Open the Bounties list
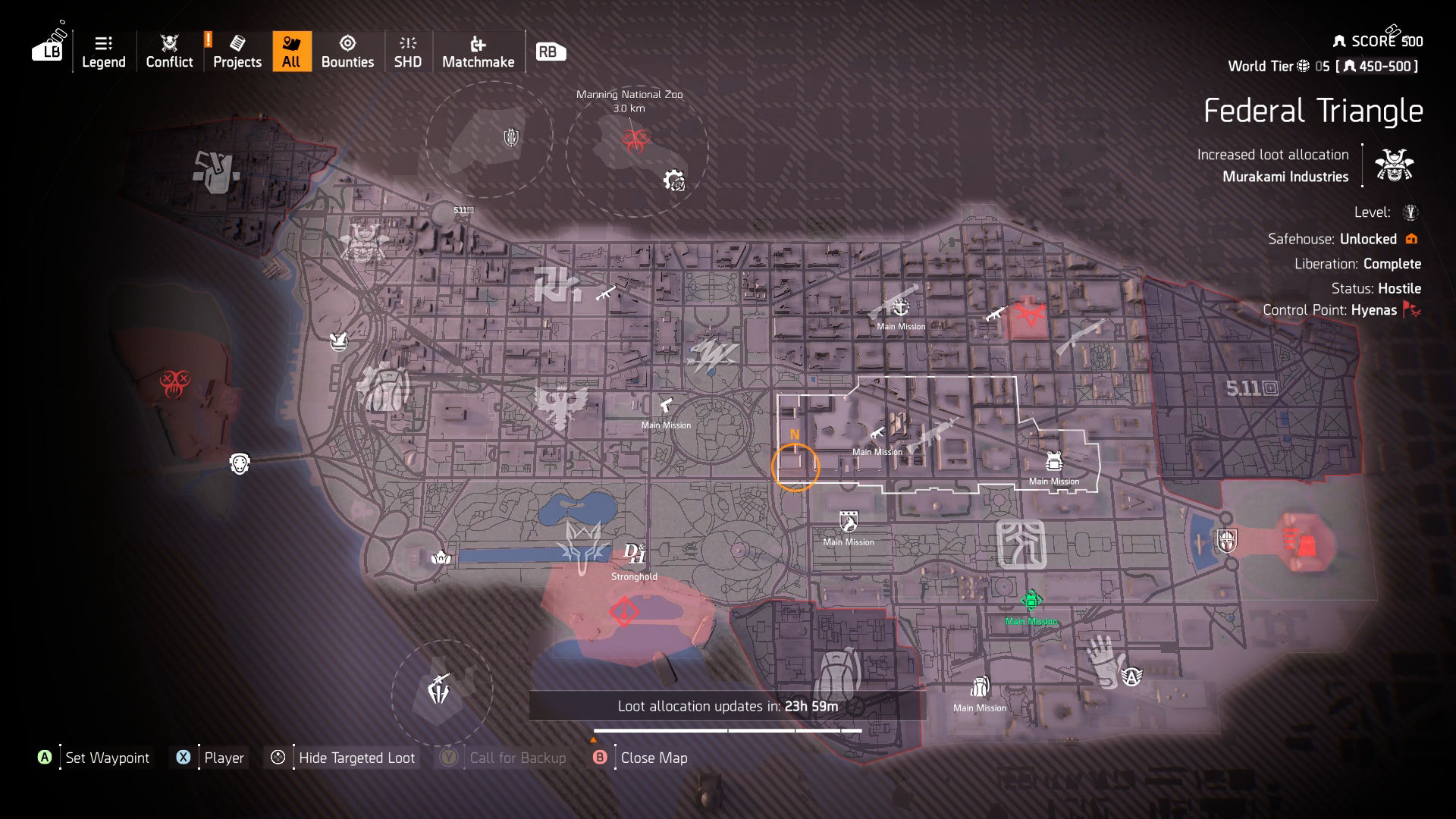The image size is (1456, 819). tap(349, 52)
